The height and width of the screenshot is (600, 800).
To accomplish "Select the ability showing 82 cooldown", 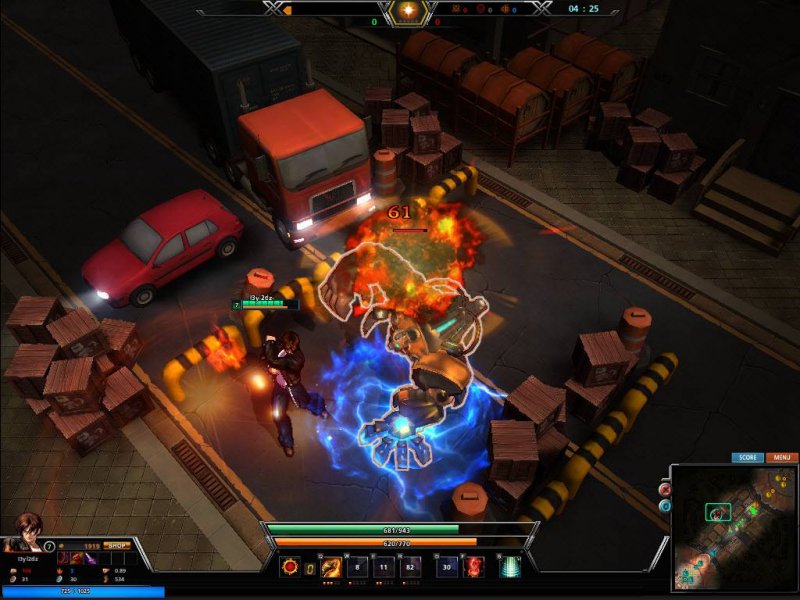I will (412, 567).
